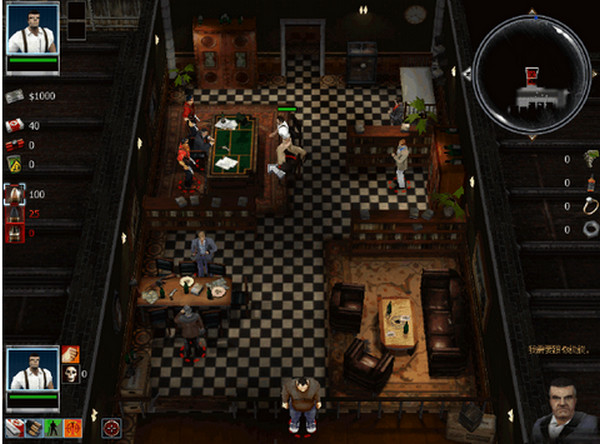Image resolution: width=600 pixels, height=444 pixels.
Task: Click the skull kill icon
Action: 71,374
